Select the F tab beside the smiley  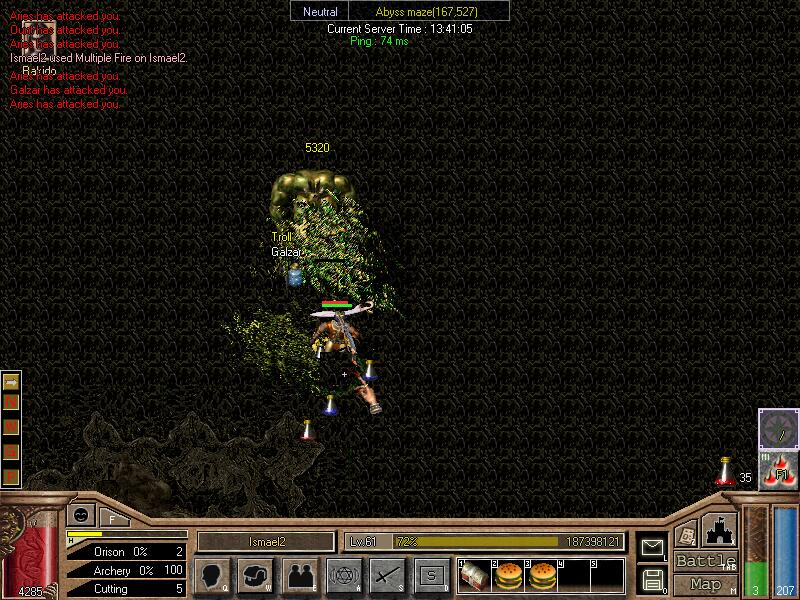click(111, 518)
